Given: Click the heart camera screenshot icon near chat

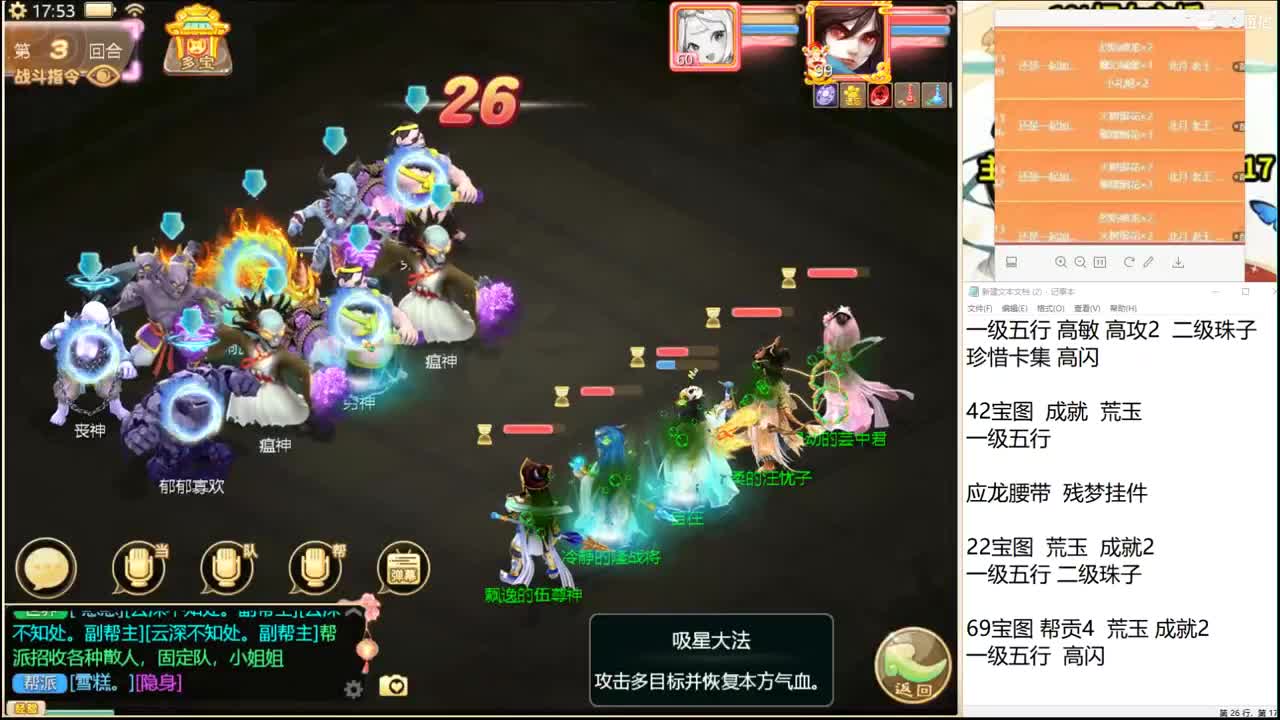Looking at the screenshot, I should coord(393,683).
